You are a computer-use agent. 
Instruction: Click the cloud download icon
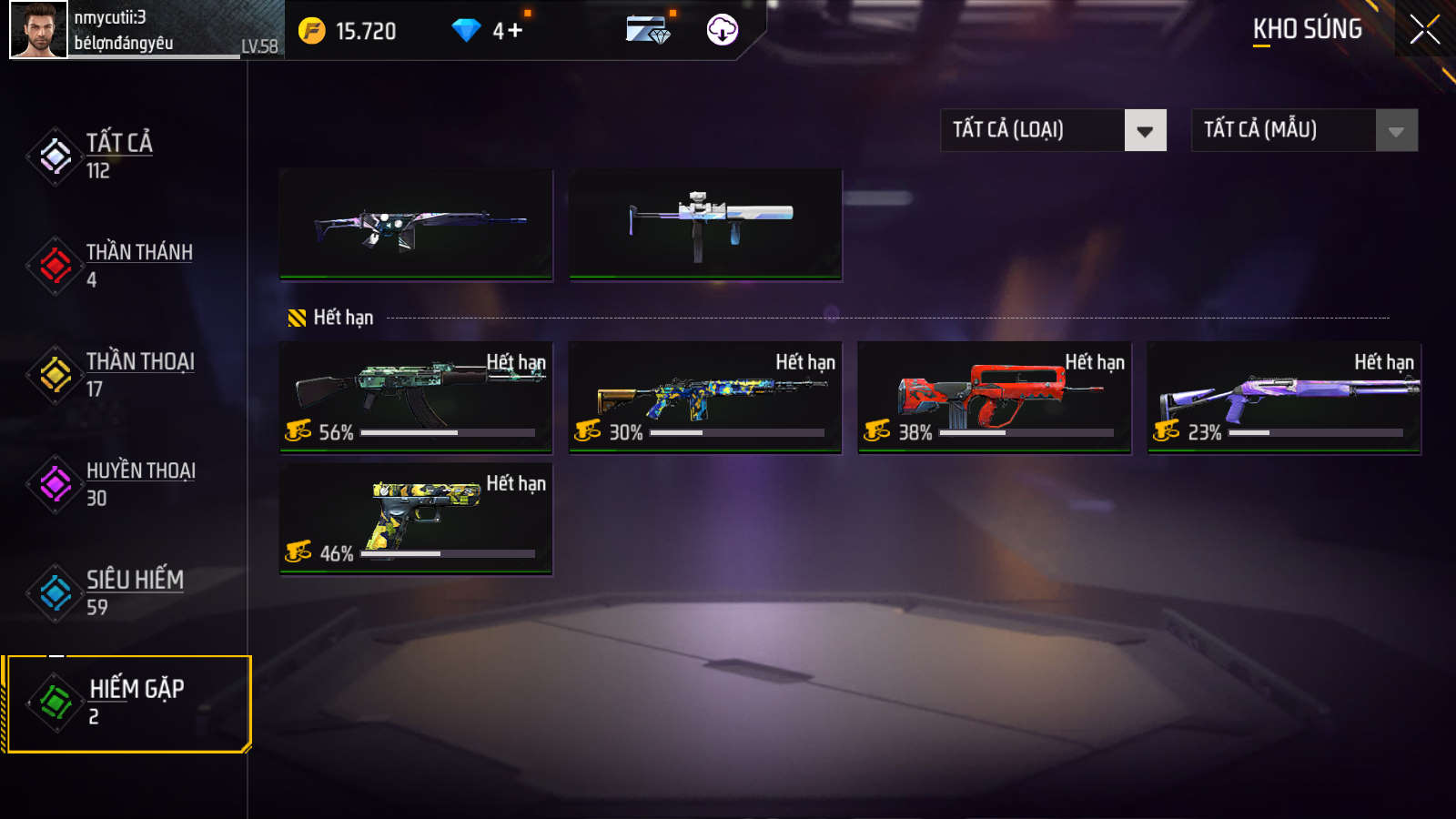click(722, 30)
